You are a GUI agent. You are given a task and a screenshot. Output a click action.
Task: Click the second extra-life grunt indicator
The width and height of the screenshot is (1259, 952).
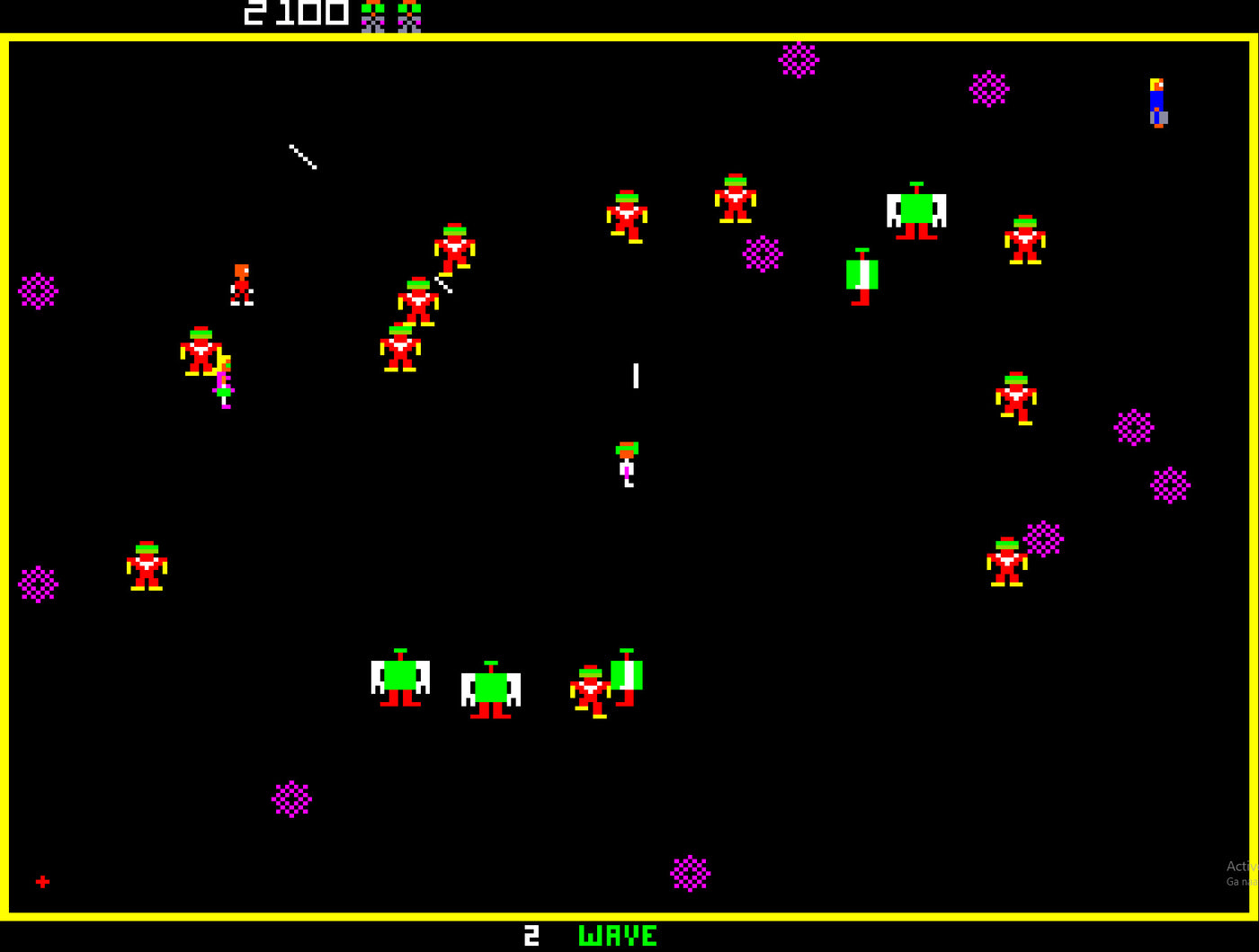tap(410, 13)
